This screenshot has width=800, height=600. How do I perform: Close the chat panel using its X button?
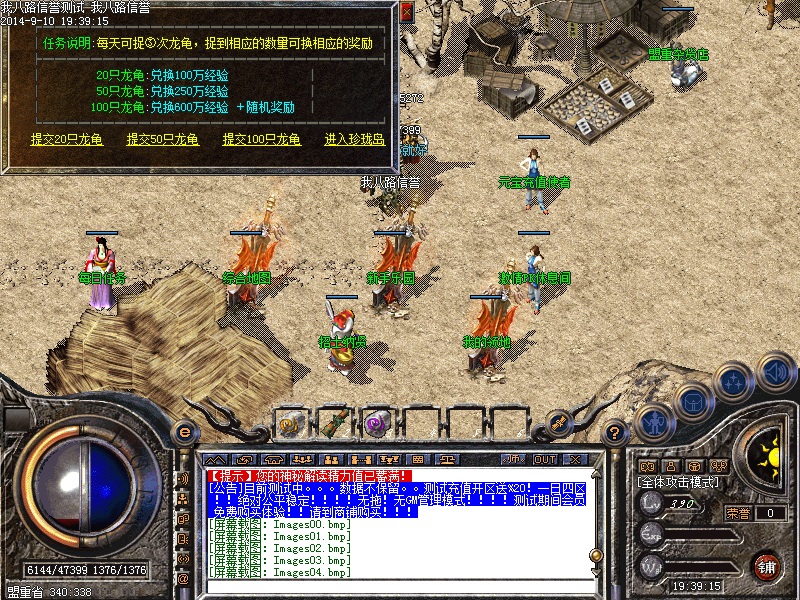pyautogui.click(x=574, y=459)
